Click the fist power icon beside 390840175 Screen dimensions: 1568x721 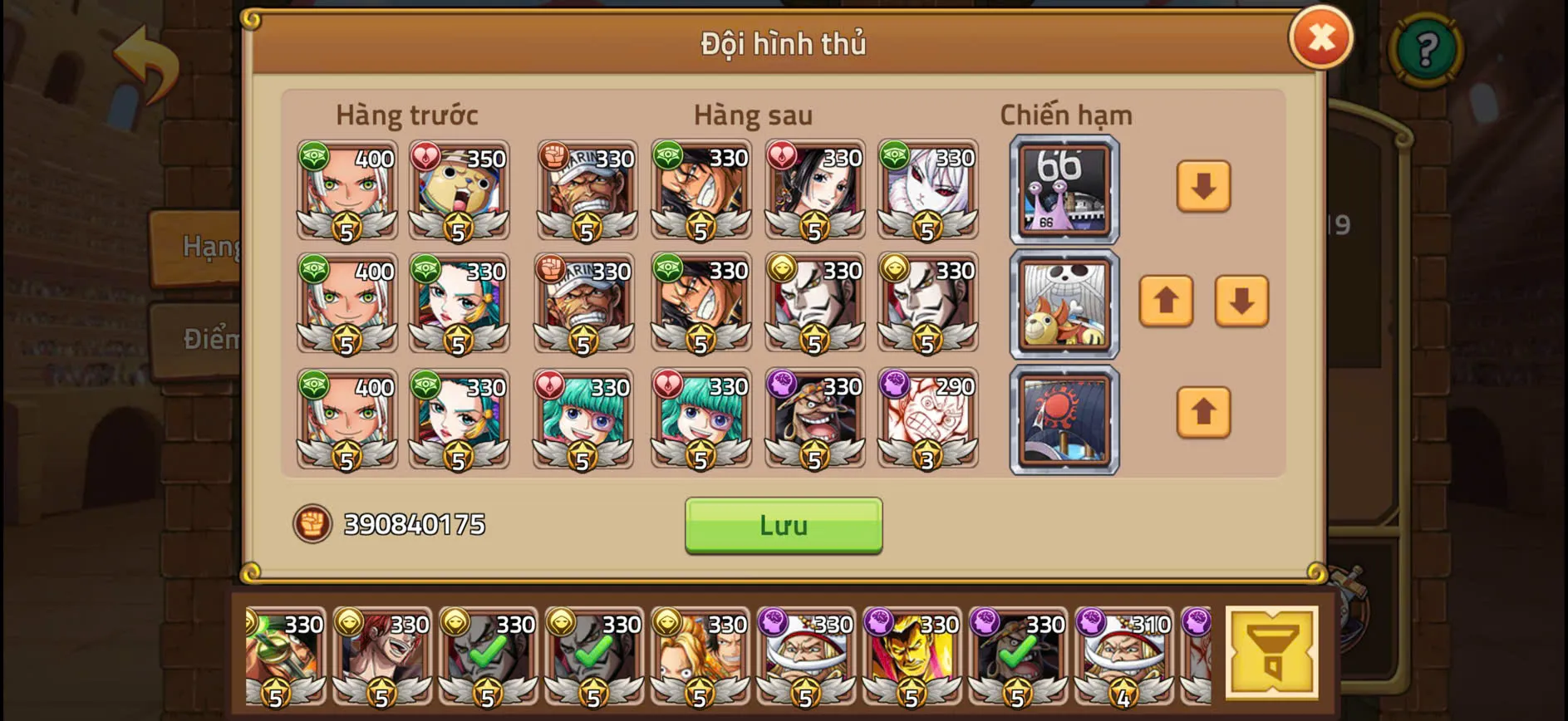(310, 524)
